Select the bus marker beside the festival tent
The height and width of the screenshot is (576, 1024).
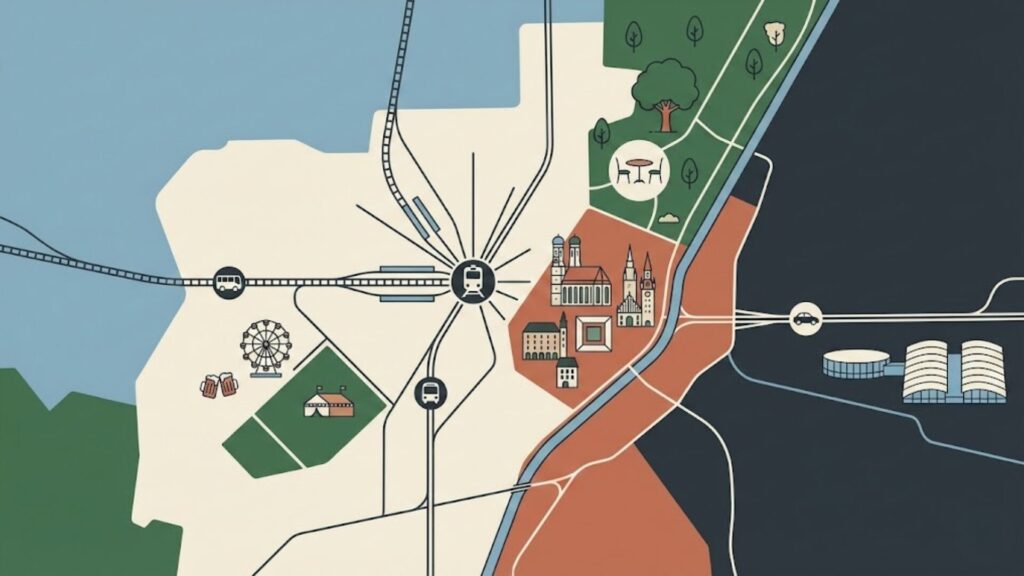coord(430,393)
